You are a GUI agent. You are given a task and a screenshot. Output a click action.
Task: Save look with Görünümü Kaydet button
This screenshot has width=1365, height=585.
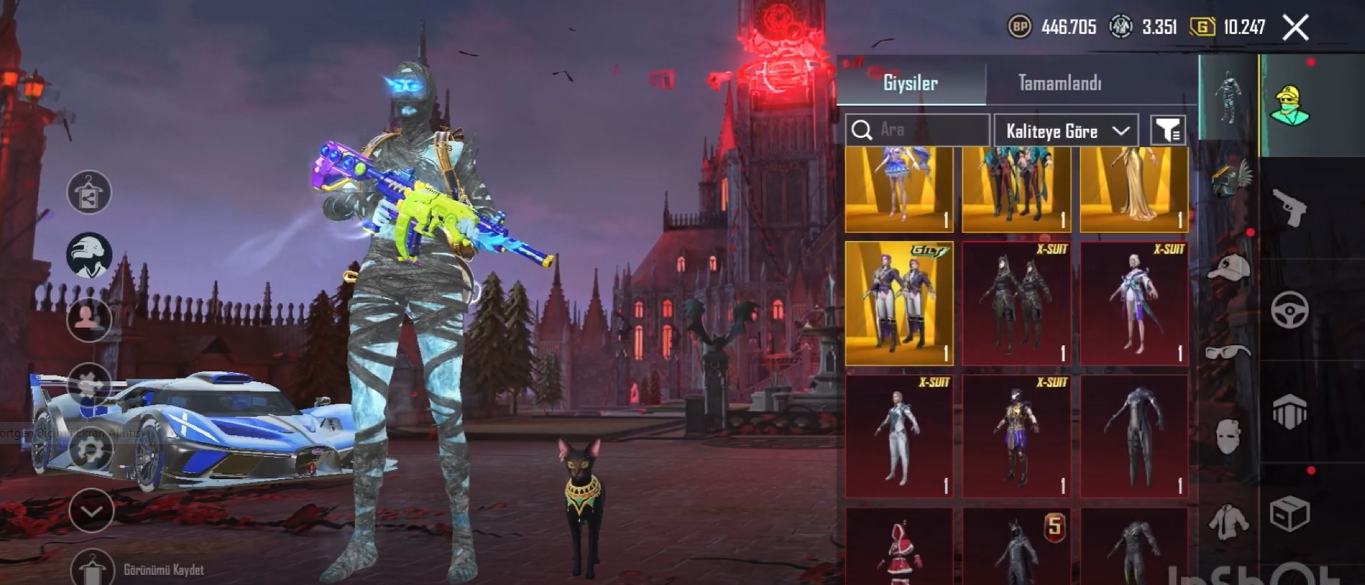[x=91, y=569]
